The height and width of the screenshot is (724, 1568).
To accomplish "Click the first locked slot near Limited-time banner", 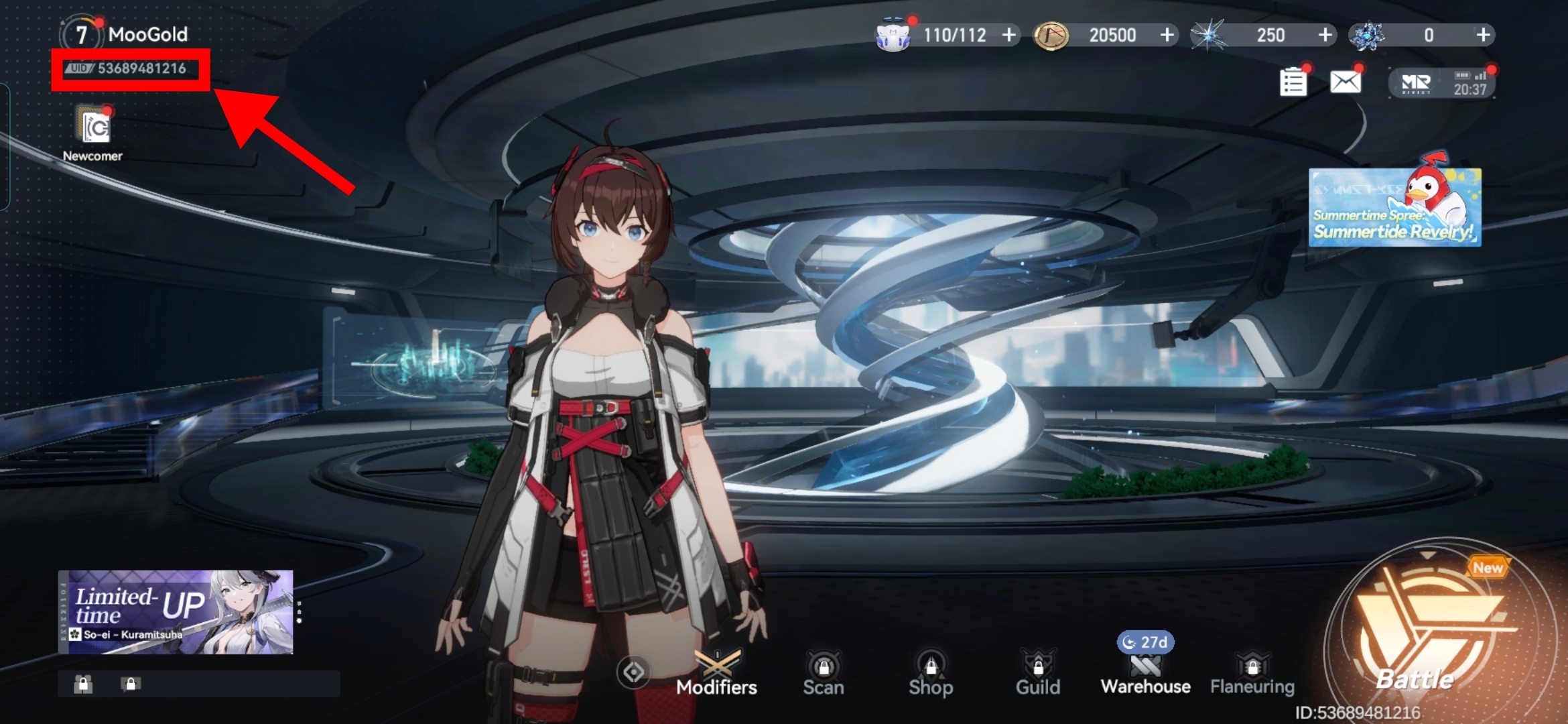I will pyautogui.click(x=84, y=684).
